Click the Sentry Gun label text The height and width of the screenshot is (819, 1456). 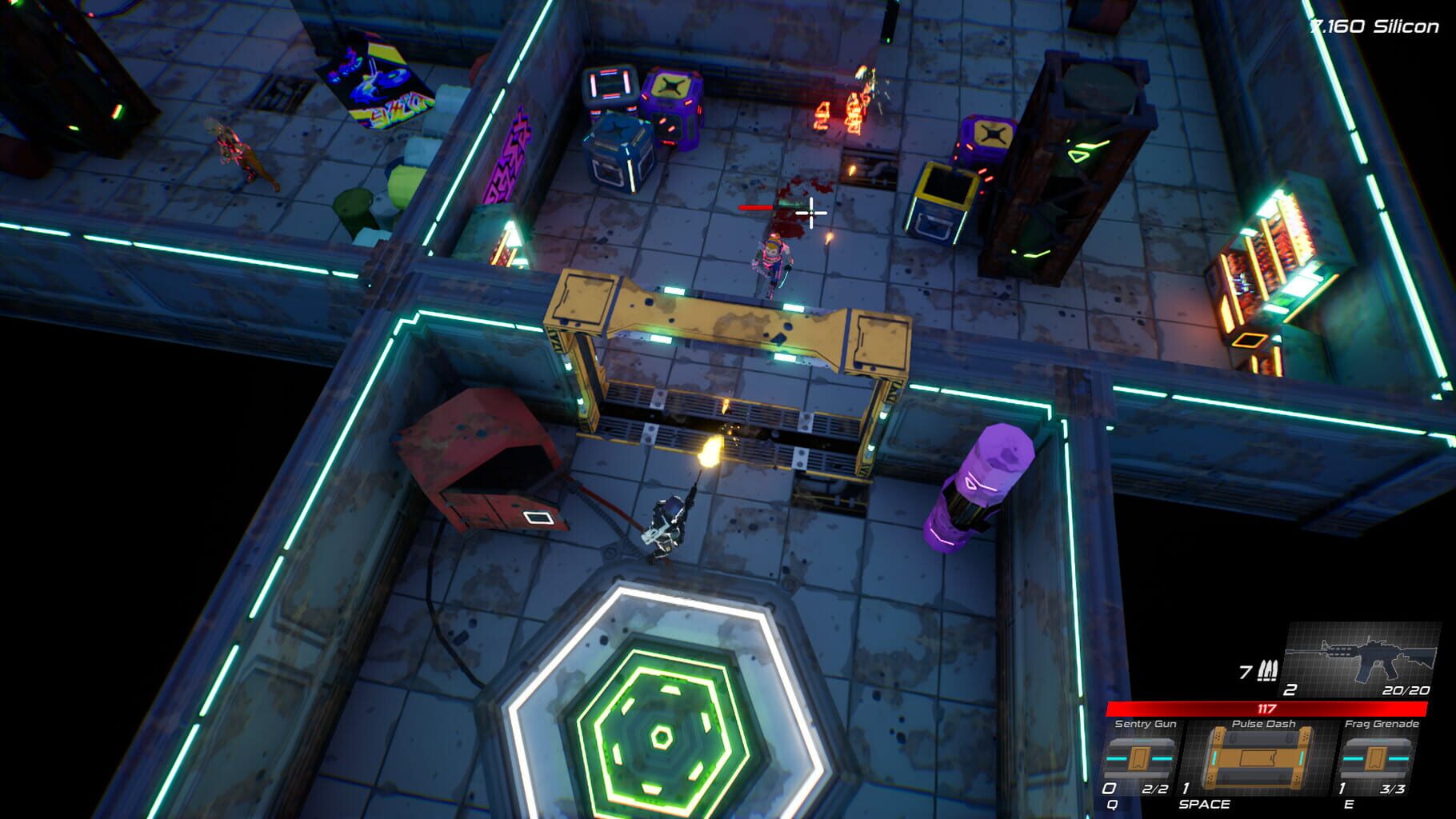(x=1145, y=723)
